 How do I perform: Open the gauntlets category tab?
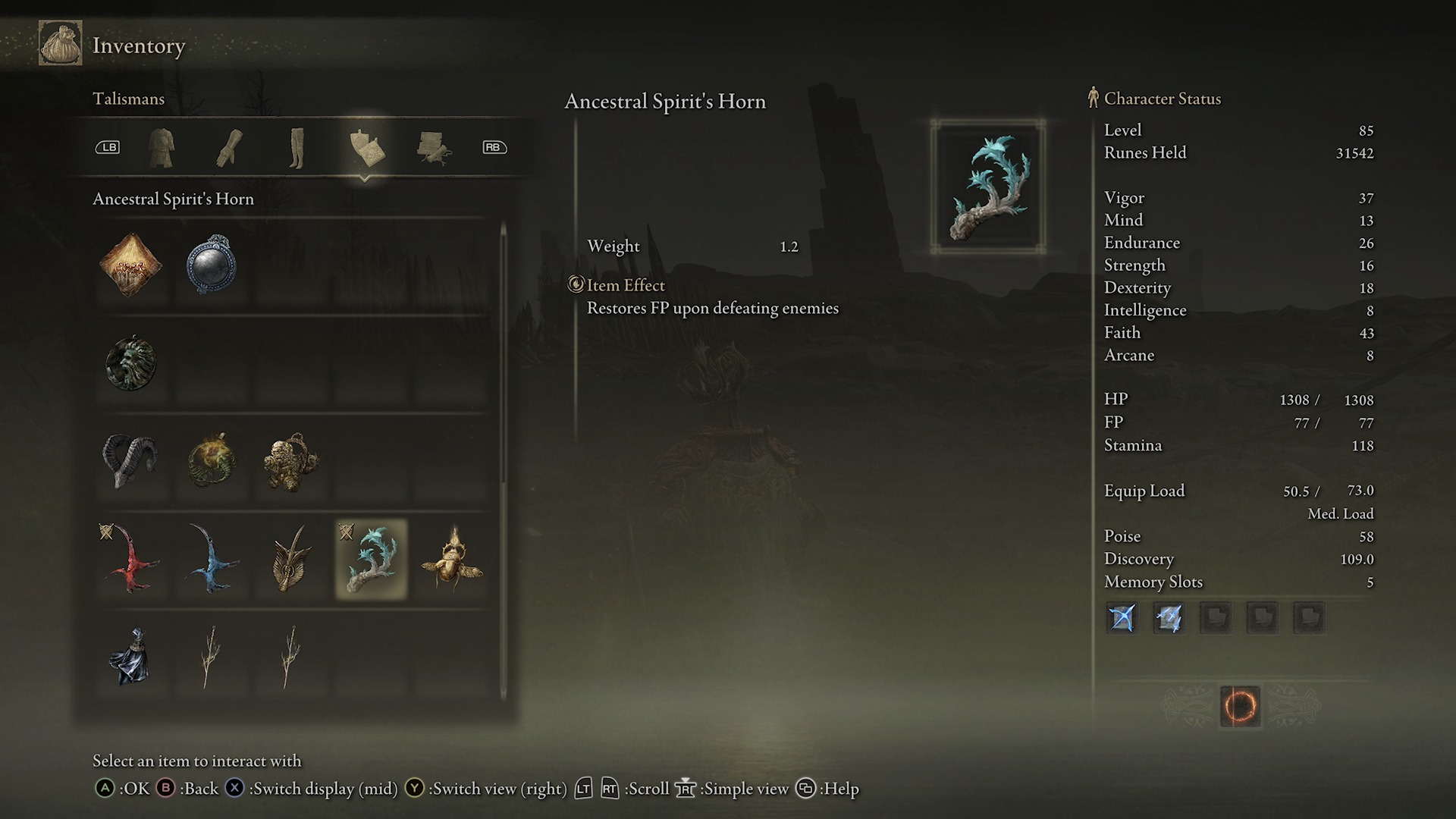229,149
